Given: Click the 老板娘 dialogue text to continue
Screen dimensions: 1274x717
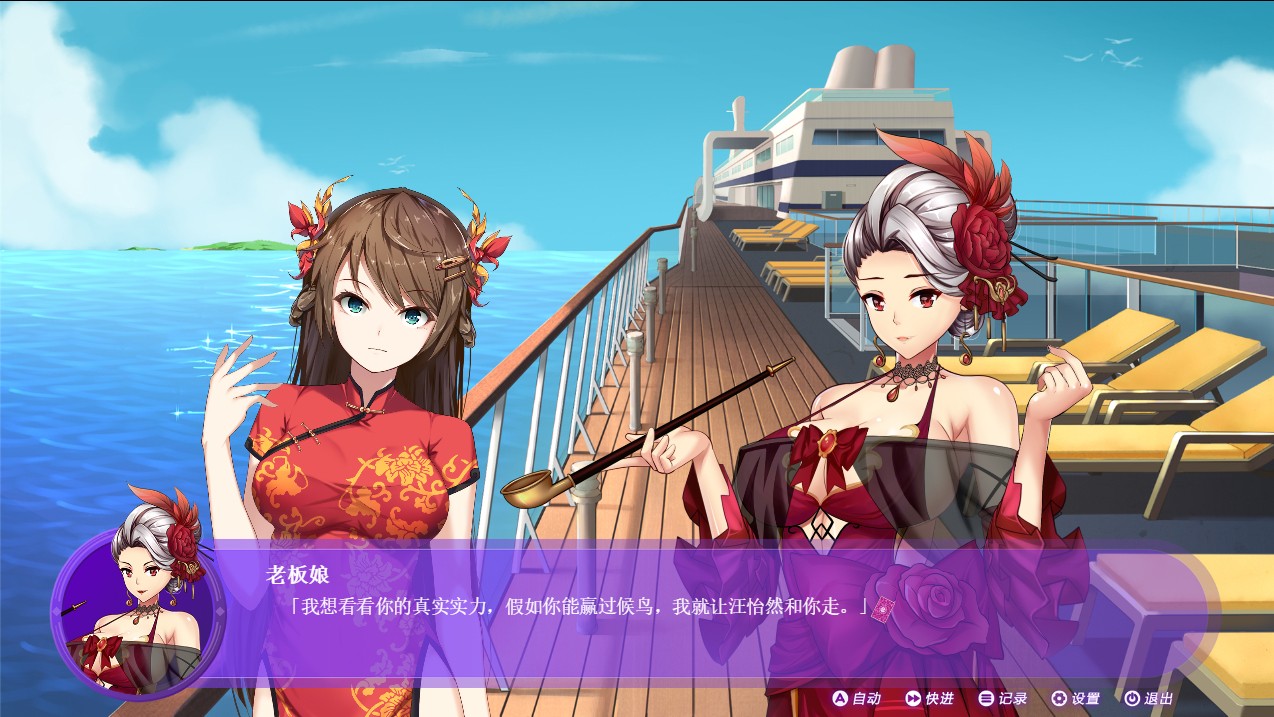Looking at the screenshot, I should pyautogui.click(x=578, y=606).
